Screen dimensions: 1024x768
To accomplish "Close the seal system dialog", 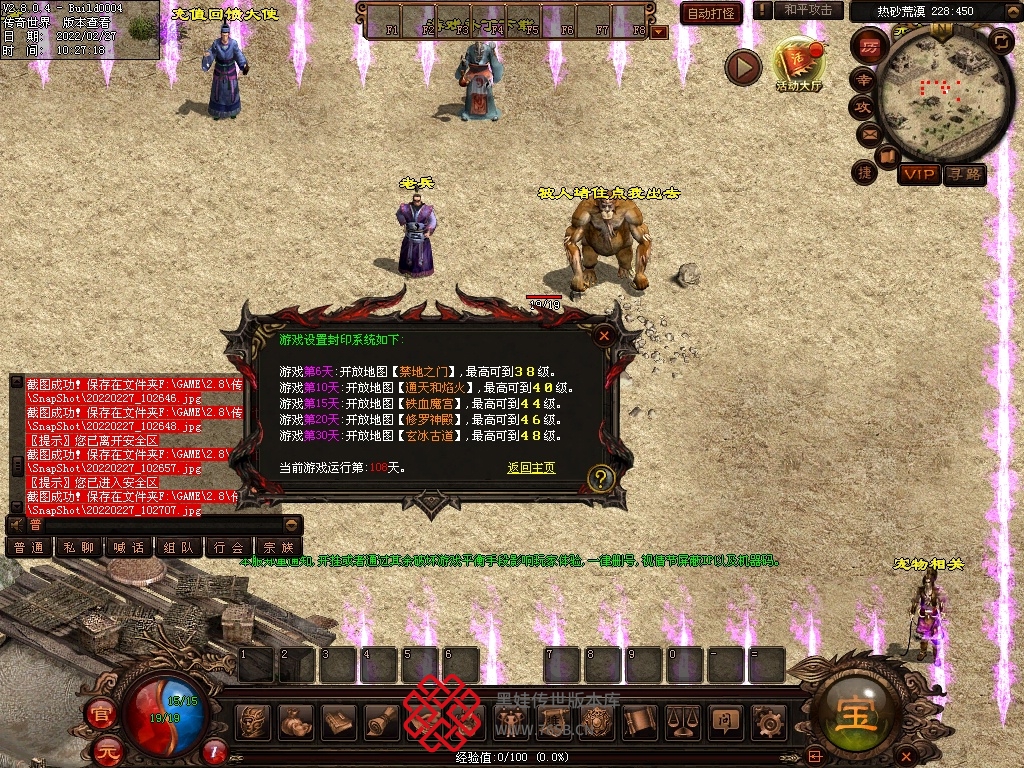I will pos(603,336).
